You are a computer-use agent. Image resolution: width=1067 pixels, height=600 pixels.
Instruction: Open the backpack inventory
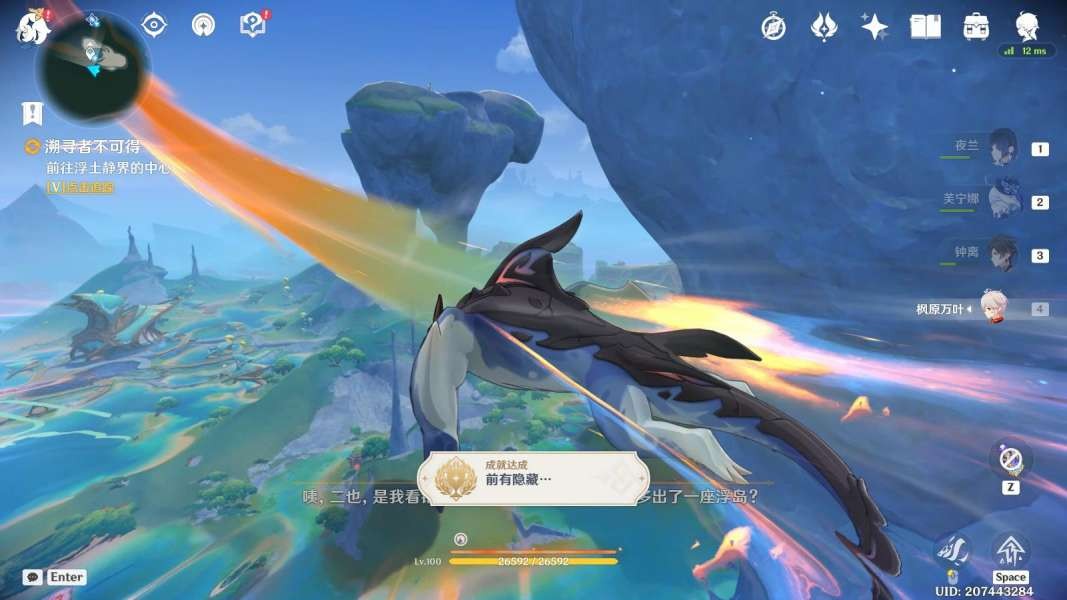tap(976, 27)
